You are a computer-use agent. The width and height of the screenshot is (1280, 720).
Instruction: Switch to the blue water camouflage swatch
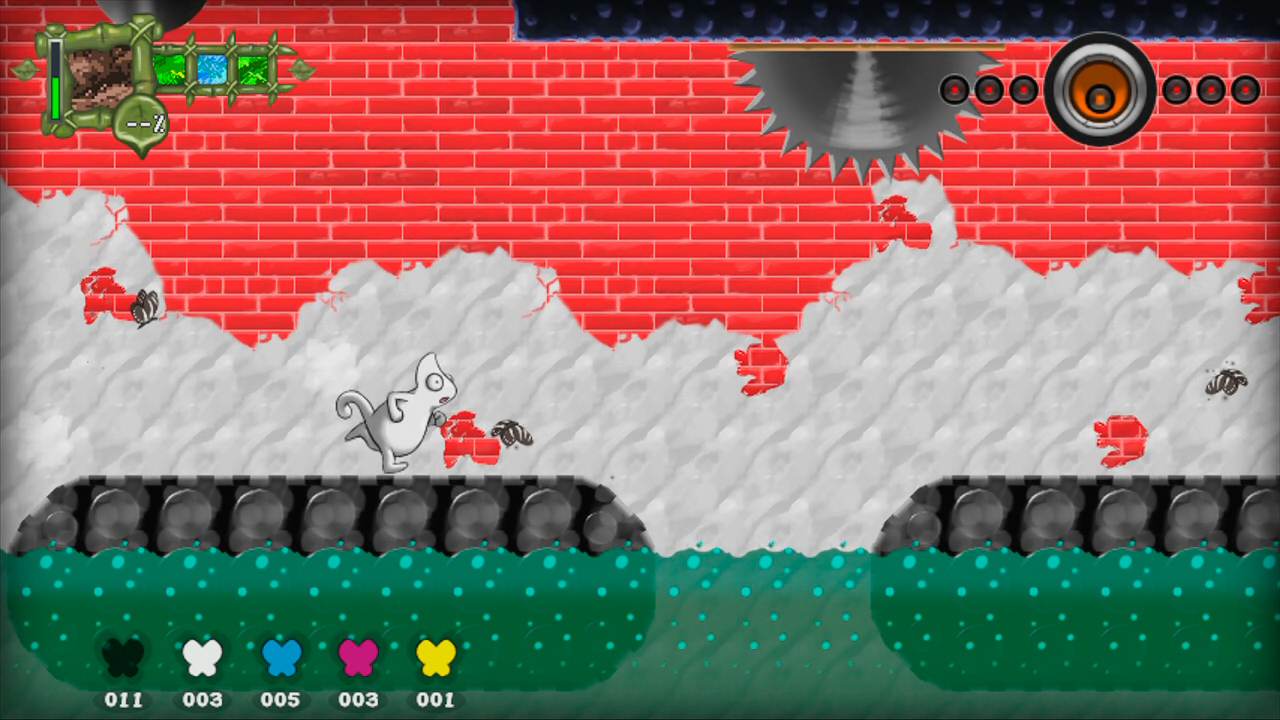pos(211,68)
